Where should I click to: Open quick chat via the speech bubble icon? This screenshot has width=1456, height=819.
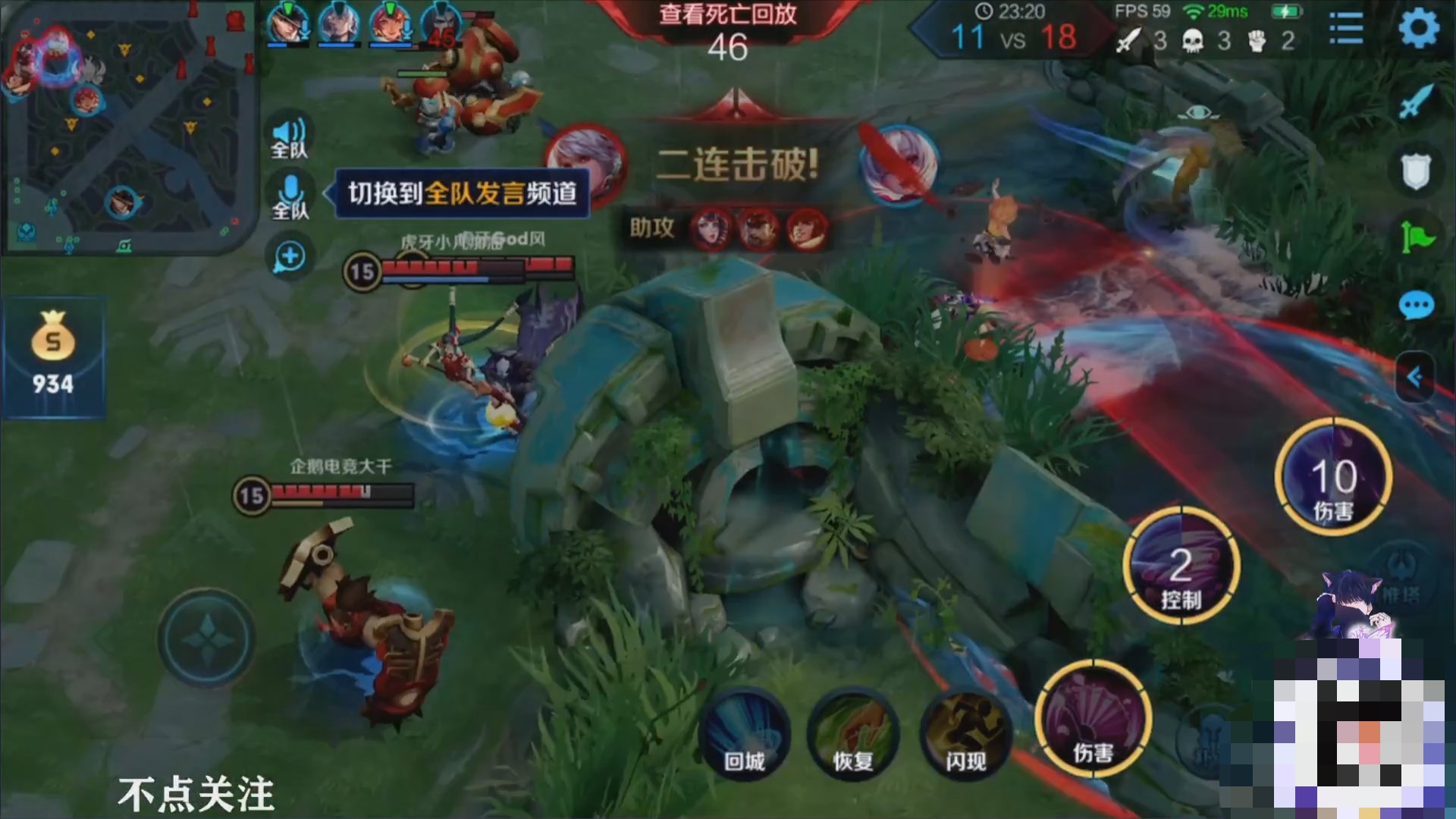[1417, 303]
